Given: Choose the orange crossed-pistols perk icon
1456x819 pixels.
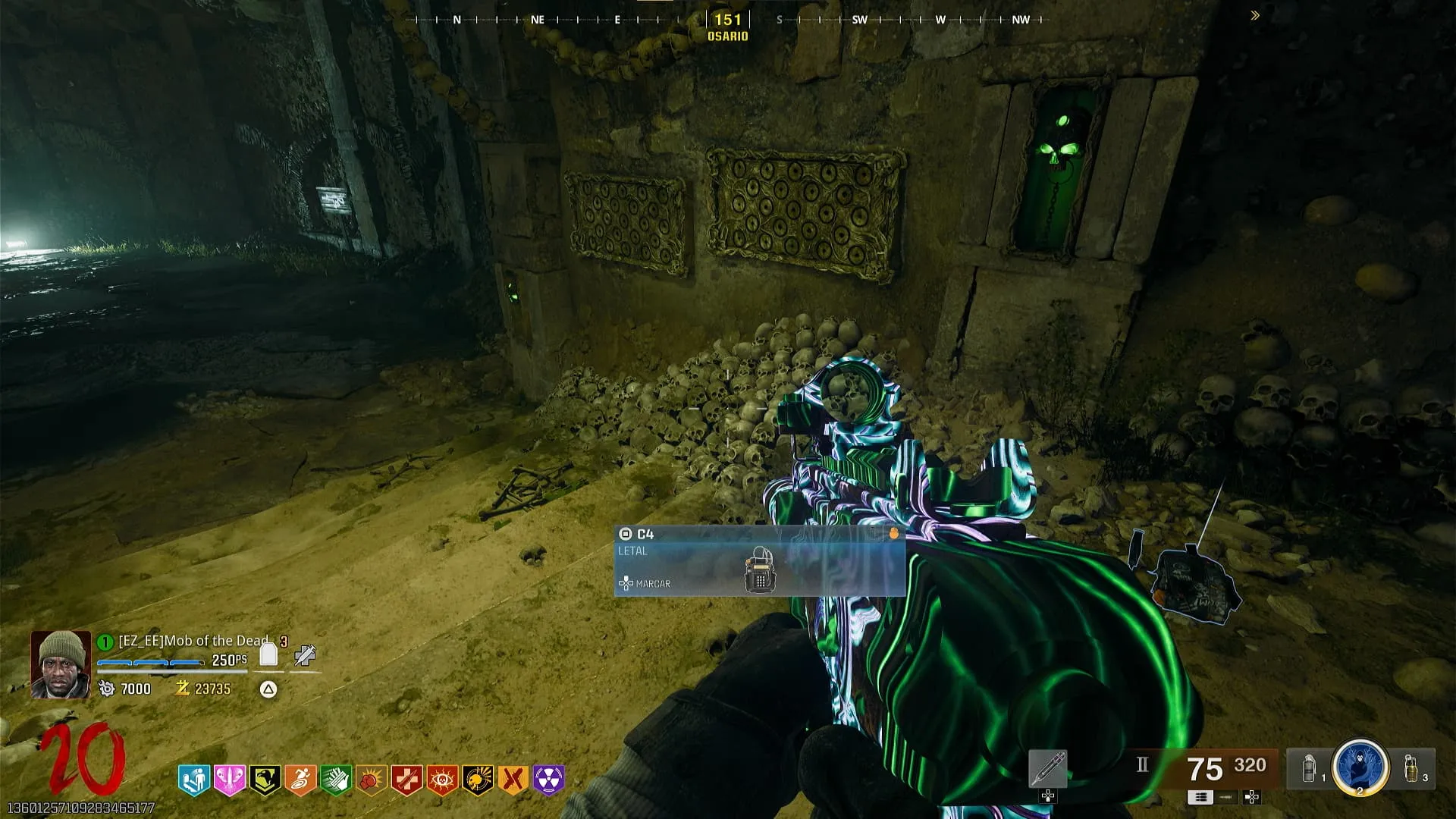Looking at the screenshot, I should point(513,779).
